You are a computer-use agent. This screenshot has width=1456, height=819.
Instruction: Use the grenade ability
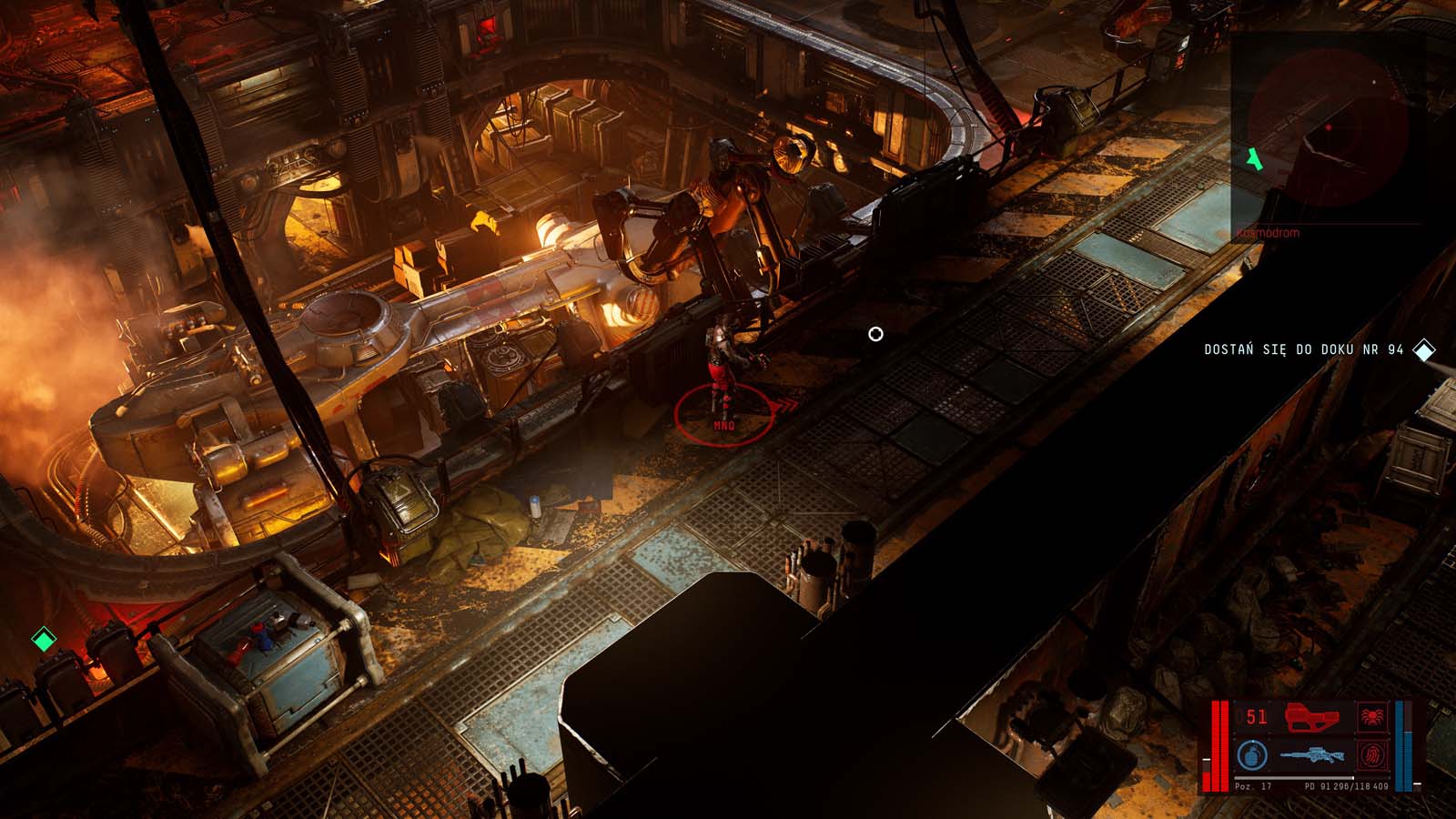point(1253,755)
